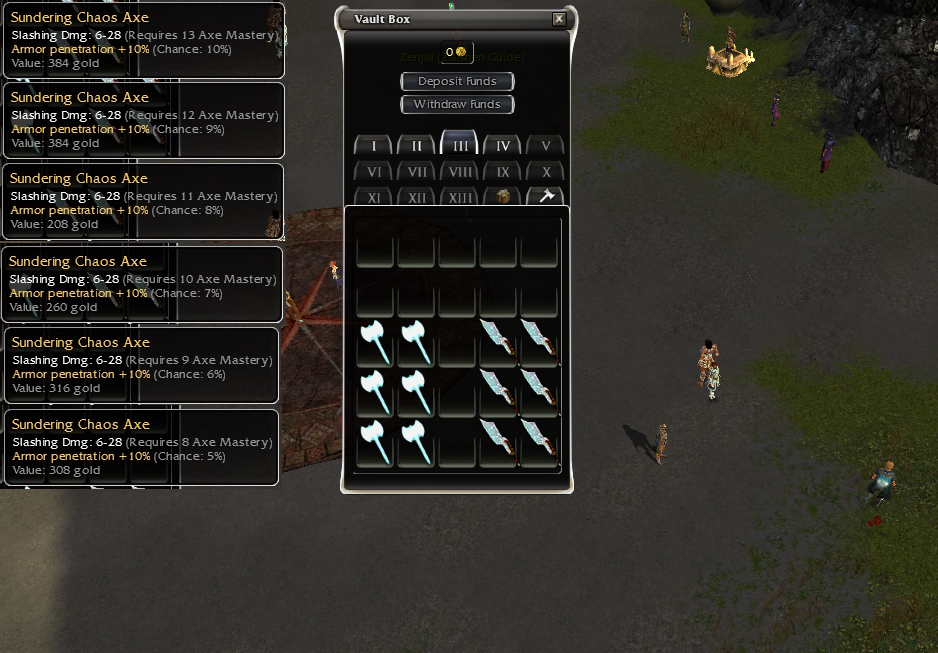Screen dimensions: 938x653
Task: Open vault tab II
Action: pos(417,146)
